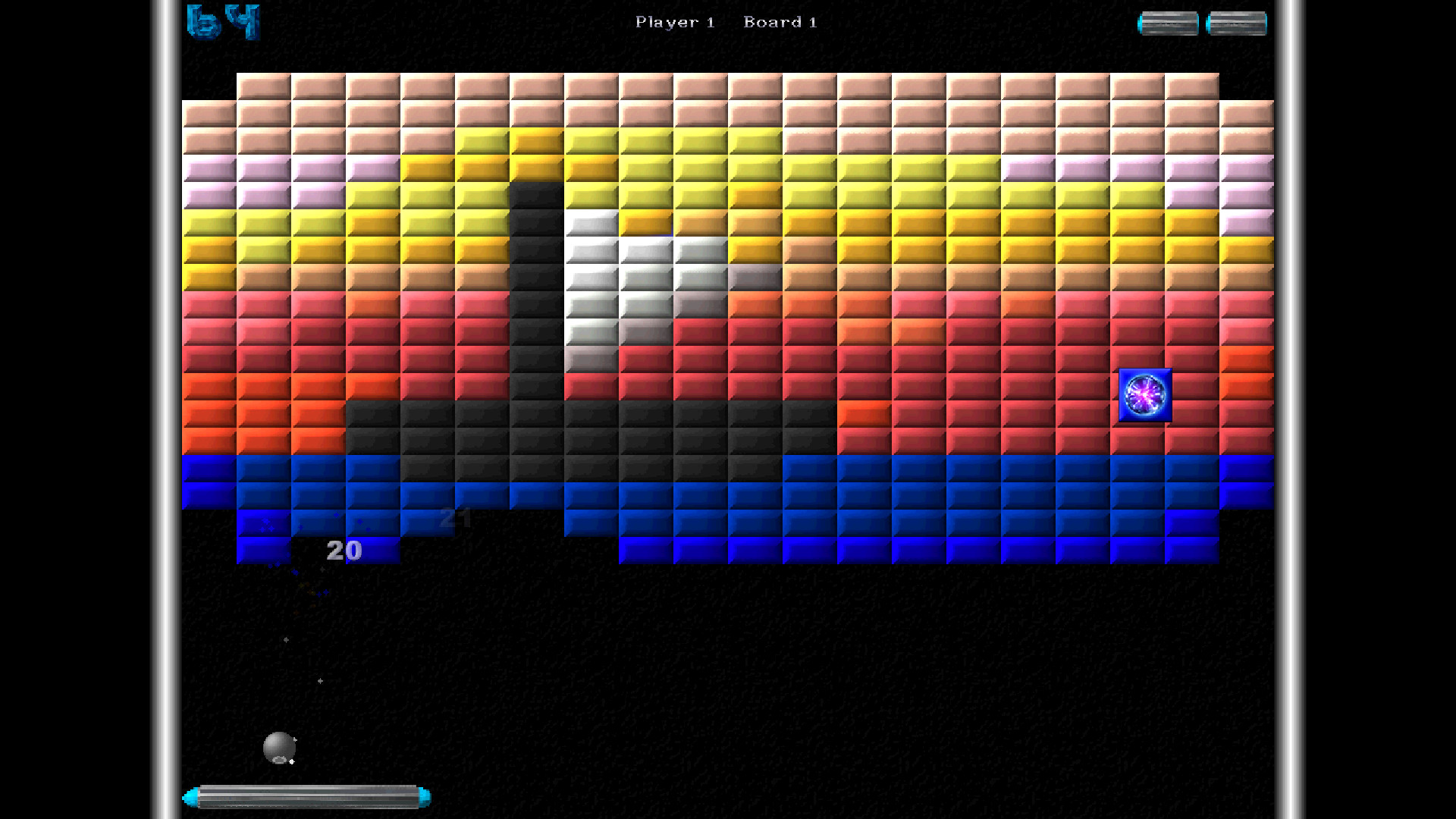
Task: Click the glowing energy orb power-up brick
Action: pyautogui.click(x=1144, y=396)
